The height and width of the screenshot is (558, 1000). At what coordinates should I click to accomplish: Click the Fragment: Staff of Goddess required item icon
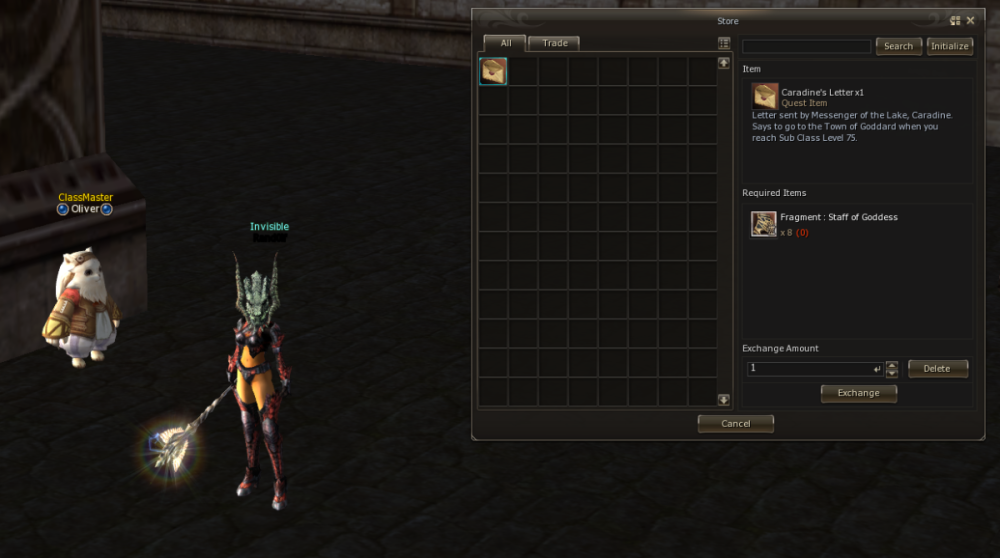(x=764, y=224)
